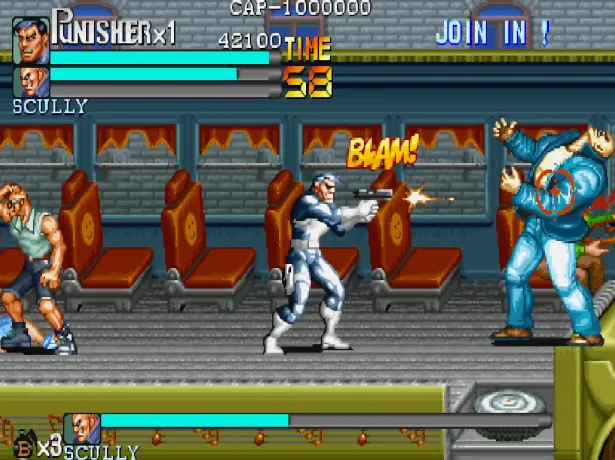Select Scully's portrait beside the grenade counter
This screenshot has width=615, height=460.
pos(83,429)
